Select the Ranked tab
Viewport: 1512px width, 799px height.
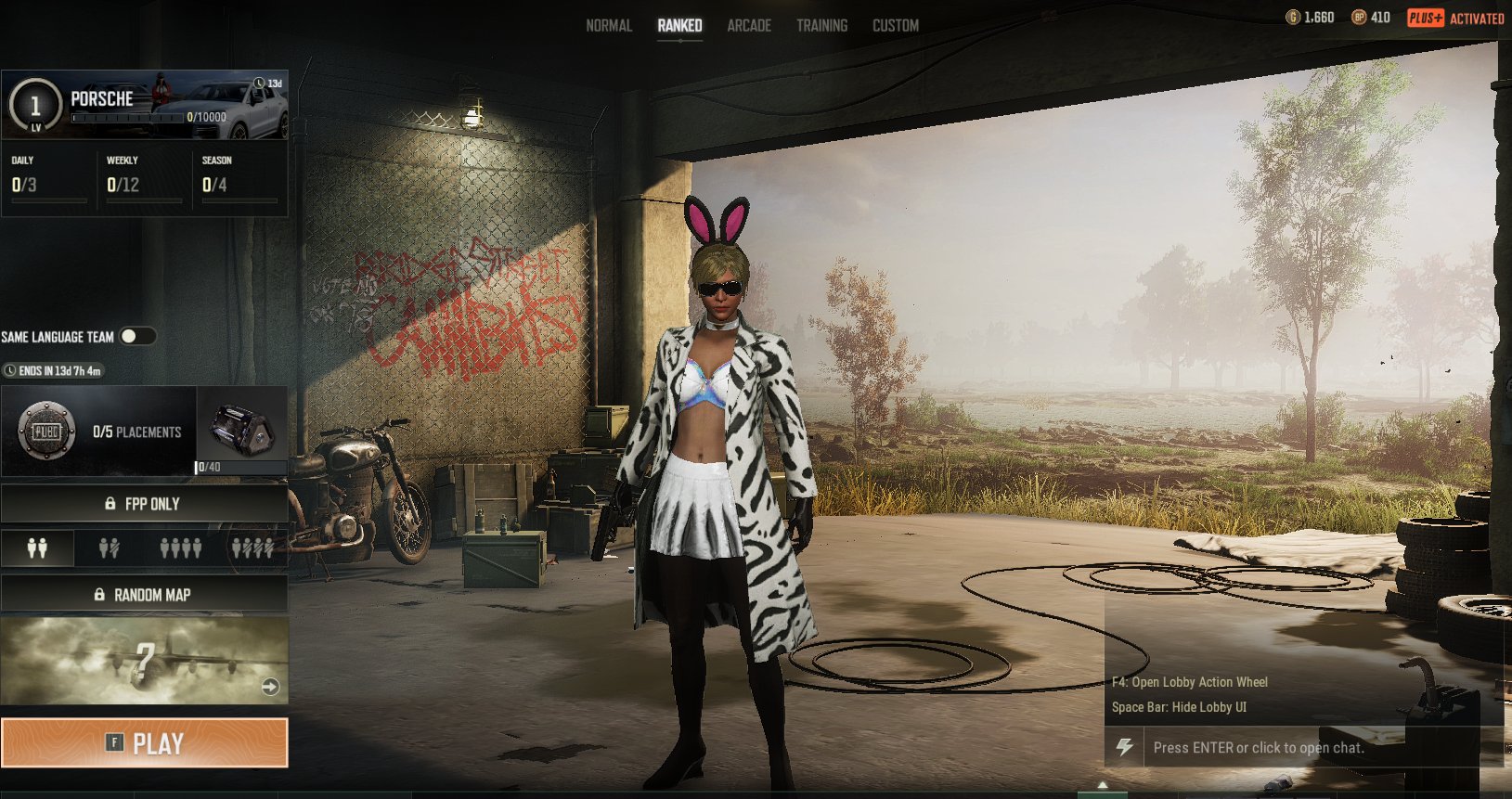(x=679, y=26)
